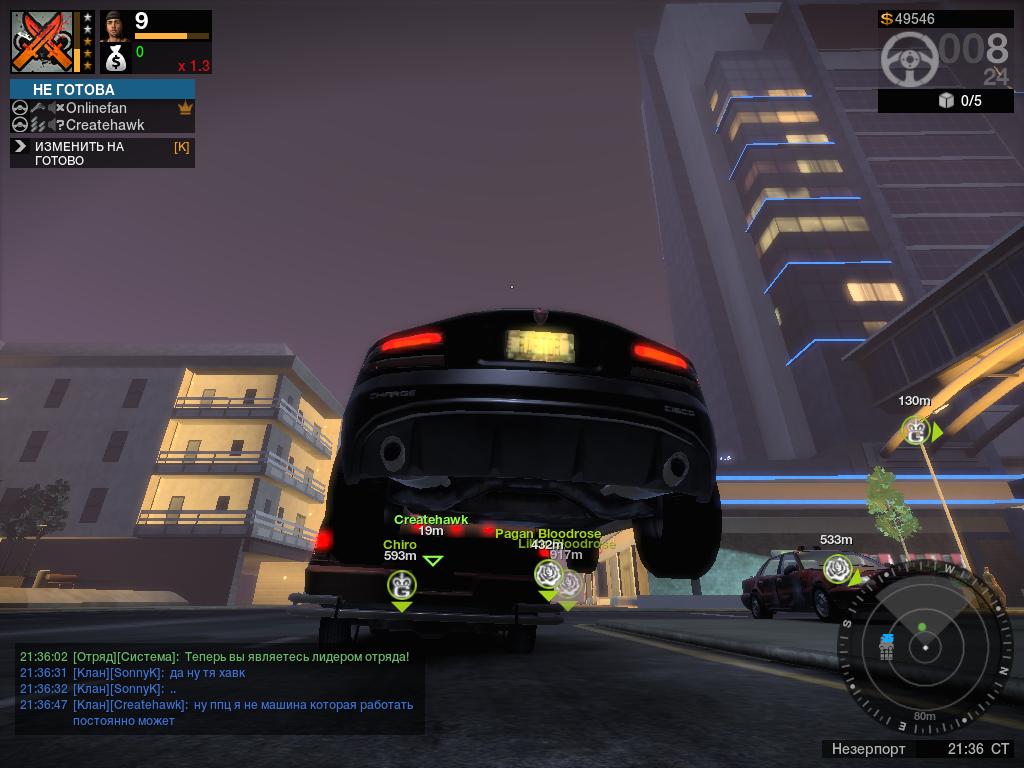Open the character portrait panel
The width and height of the screenshot is (1024, 768).
pos(115,27)
